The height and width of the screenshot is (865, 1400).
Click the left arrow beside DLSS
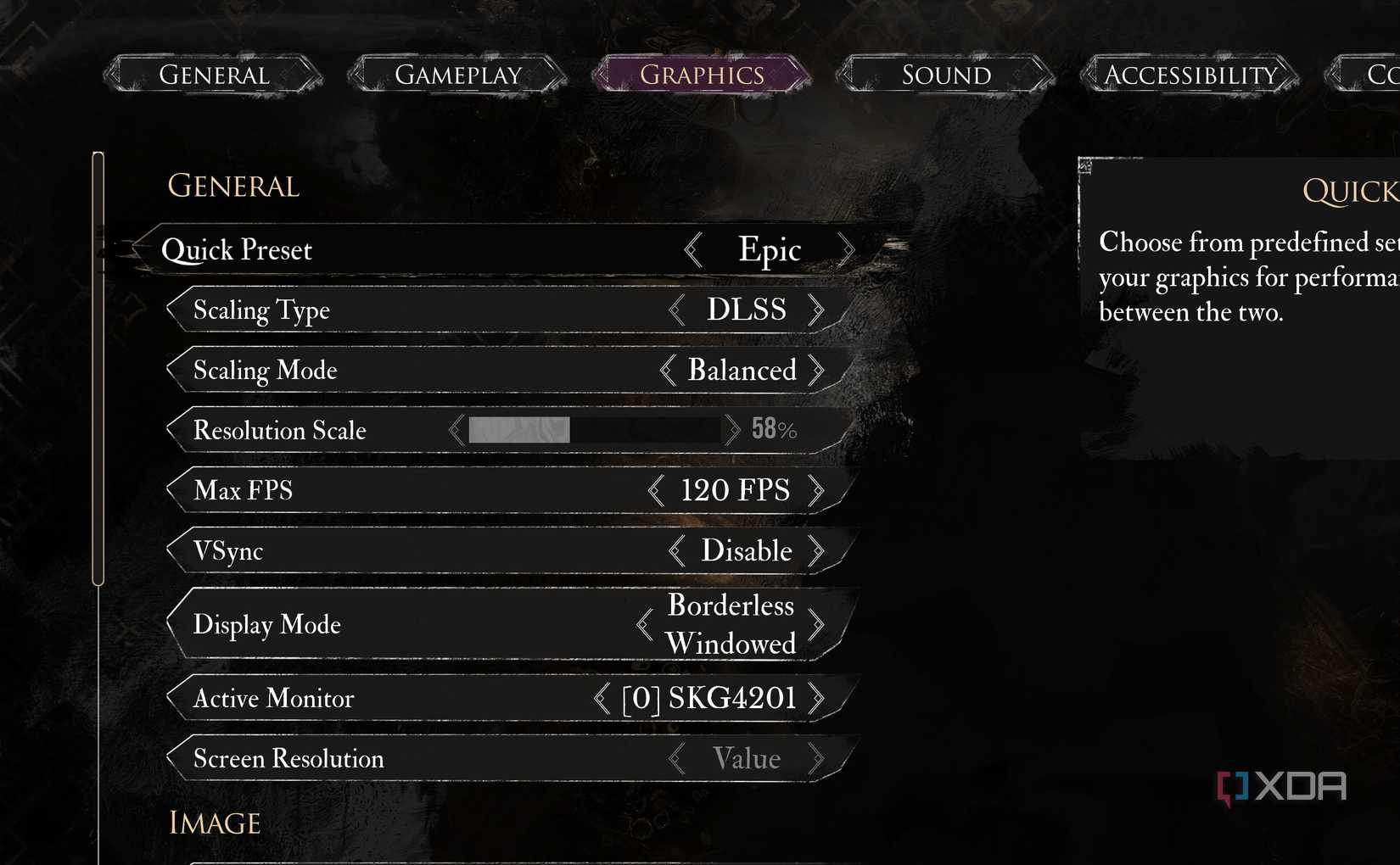point(676,310)
